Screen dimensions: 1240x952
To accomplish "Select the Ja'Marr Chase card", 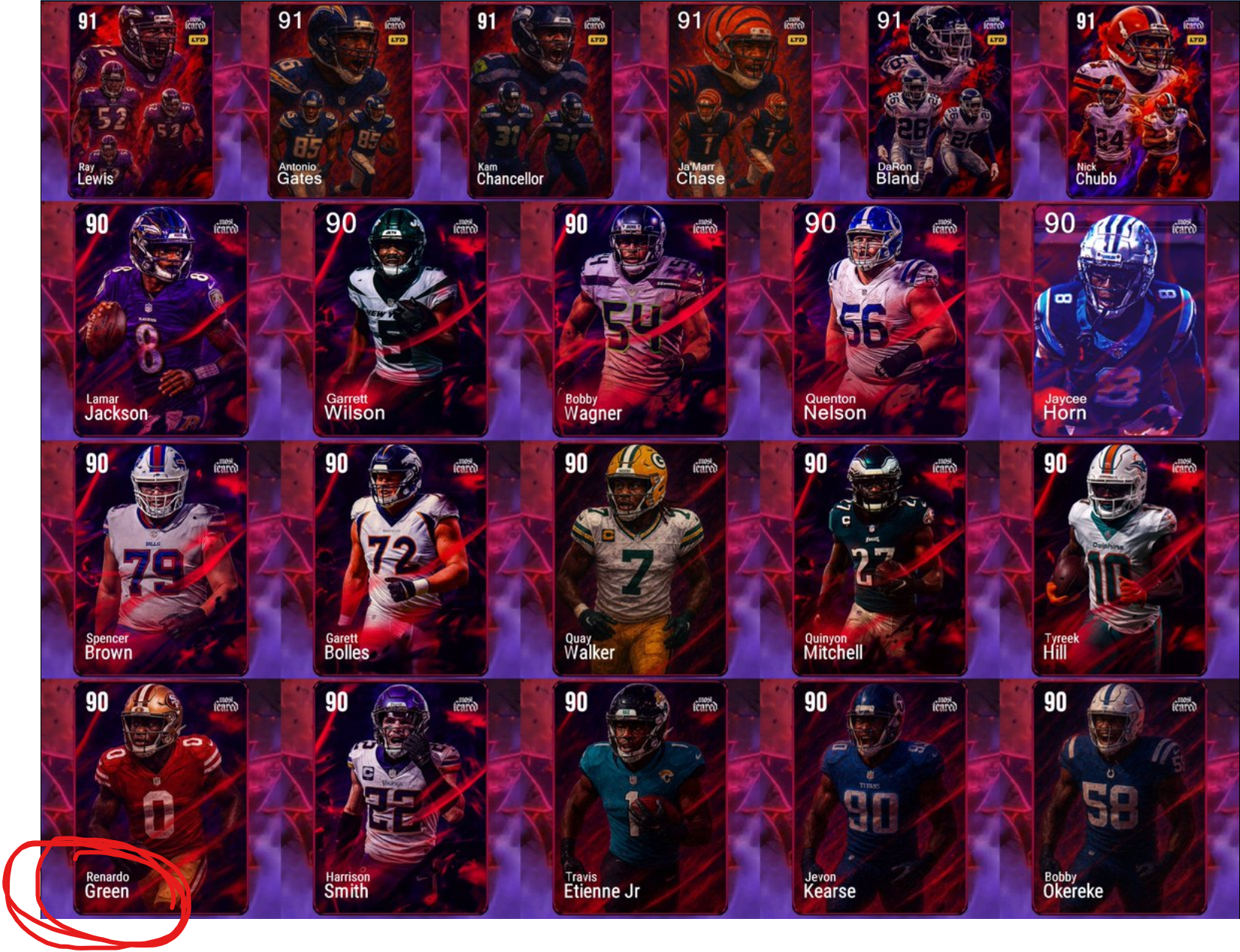I will point(740,101).
